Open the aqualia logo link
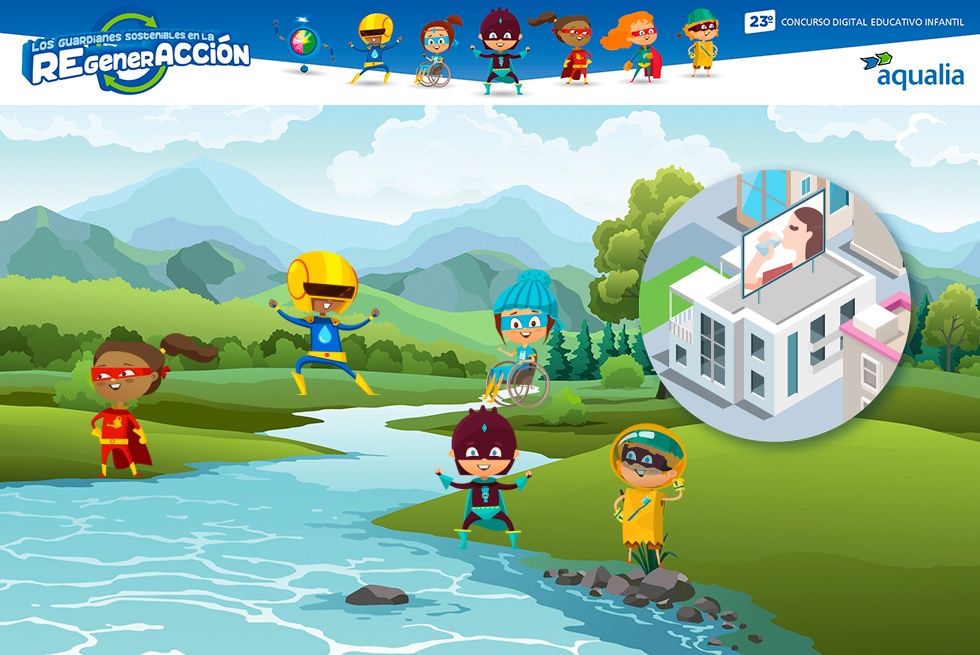 click(912, 70)
